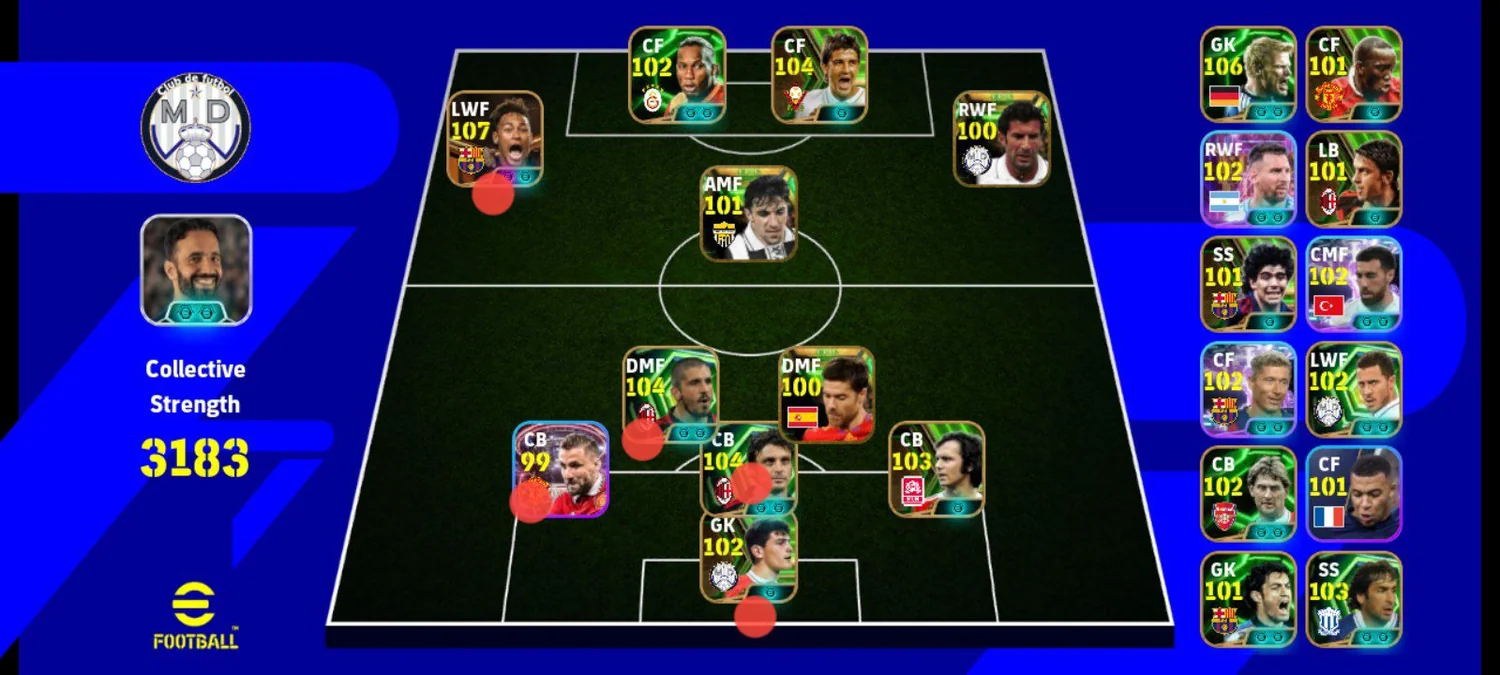The width and height of the screenshot is (1500, 675).
Task: Tap the DMF 104 player card
Action: click(670, 394)
